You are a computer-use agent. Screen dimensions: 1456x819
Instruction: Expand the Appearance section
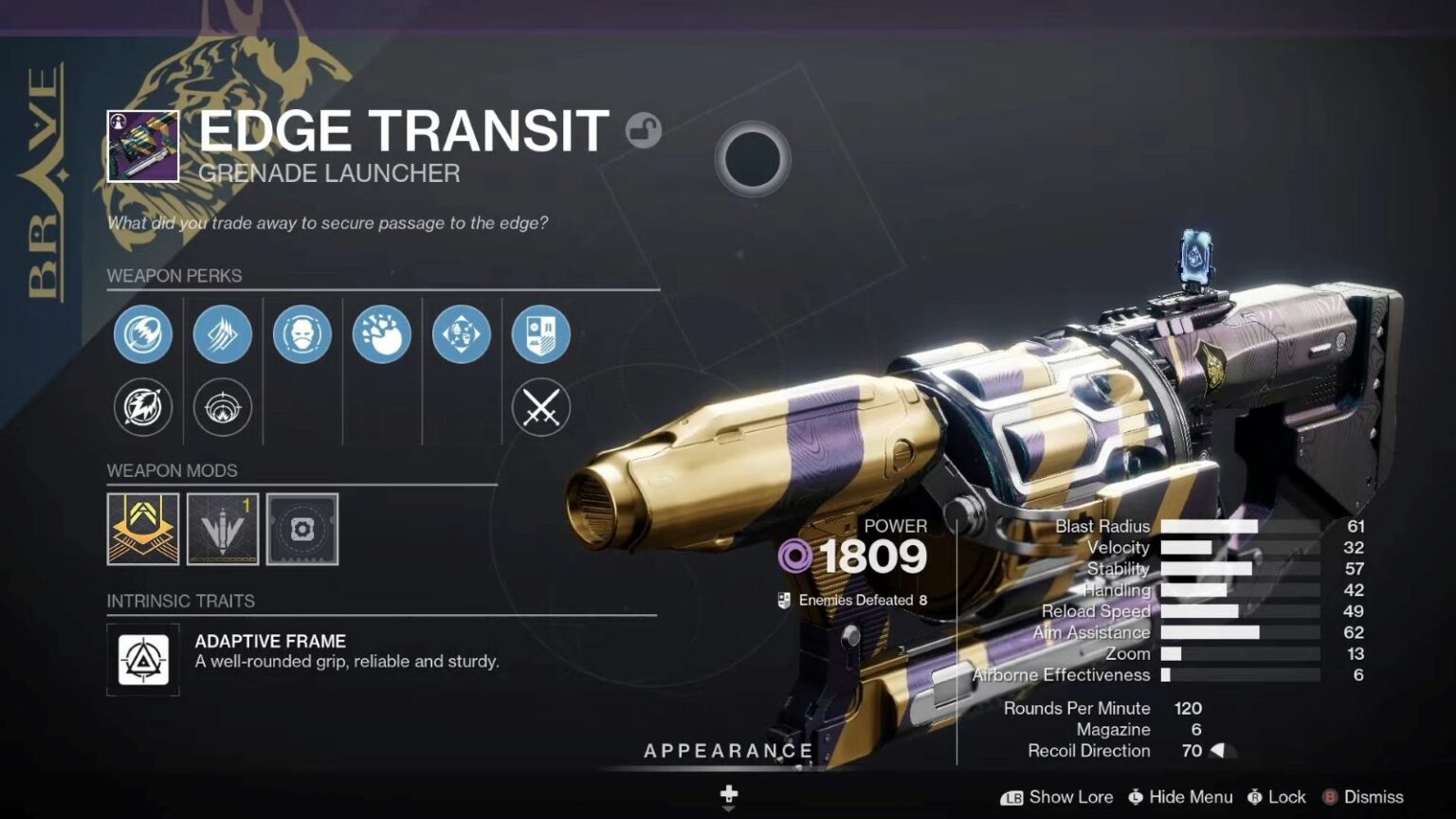pyautogui.click(x=728, y=750)
